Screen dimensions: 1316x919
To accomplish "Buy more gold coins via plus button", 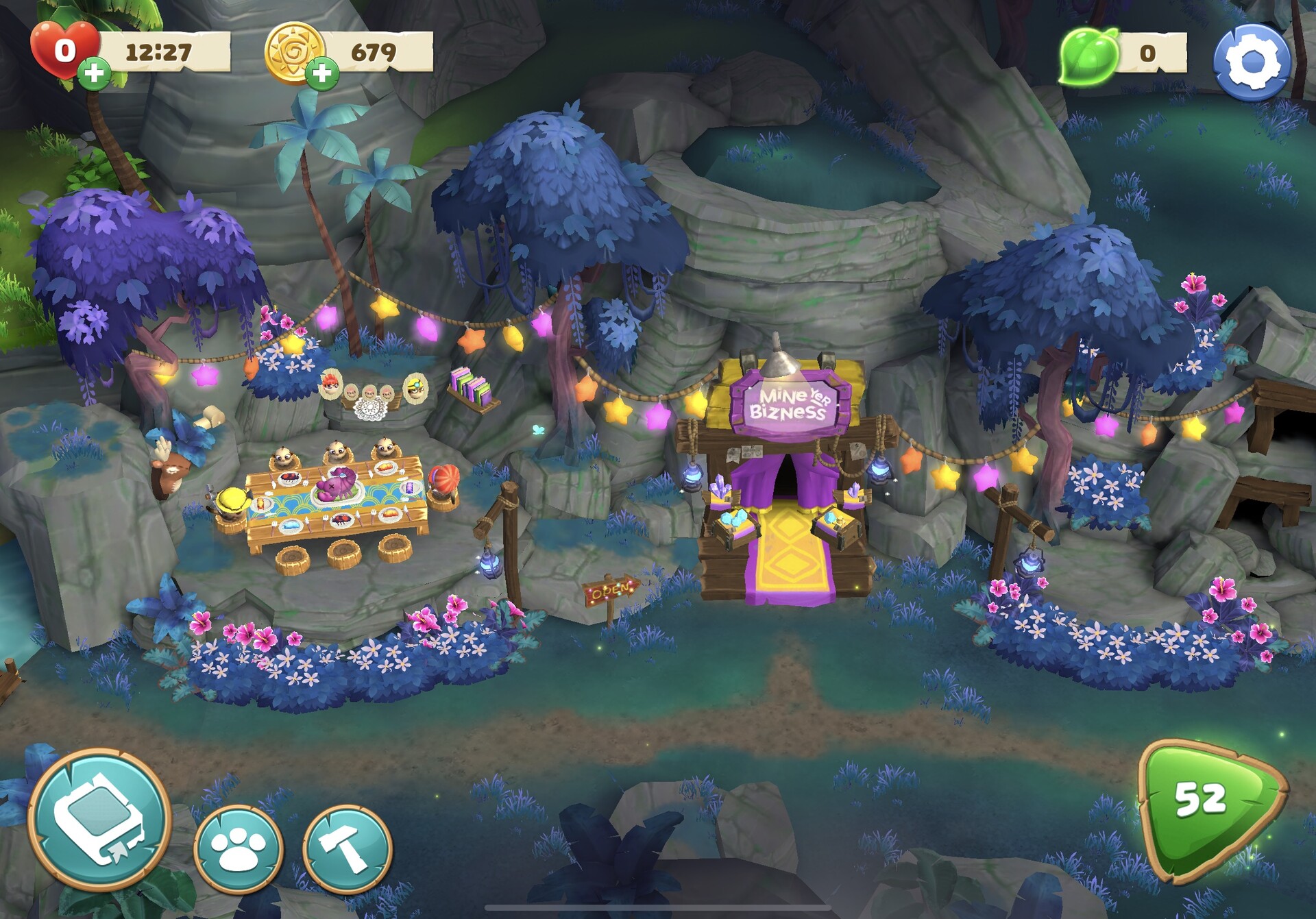I will pos(321,73).
